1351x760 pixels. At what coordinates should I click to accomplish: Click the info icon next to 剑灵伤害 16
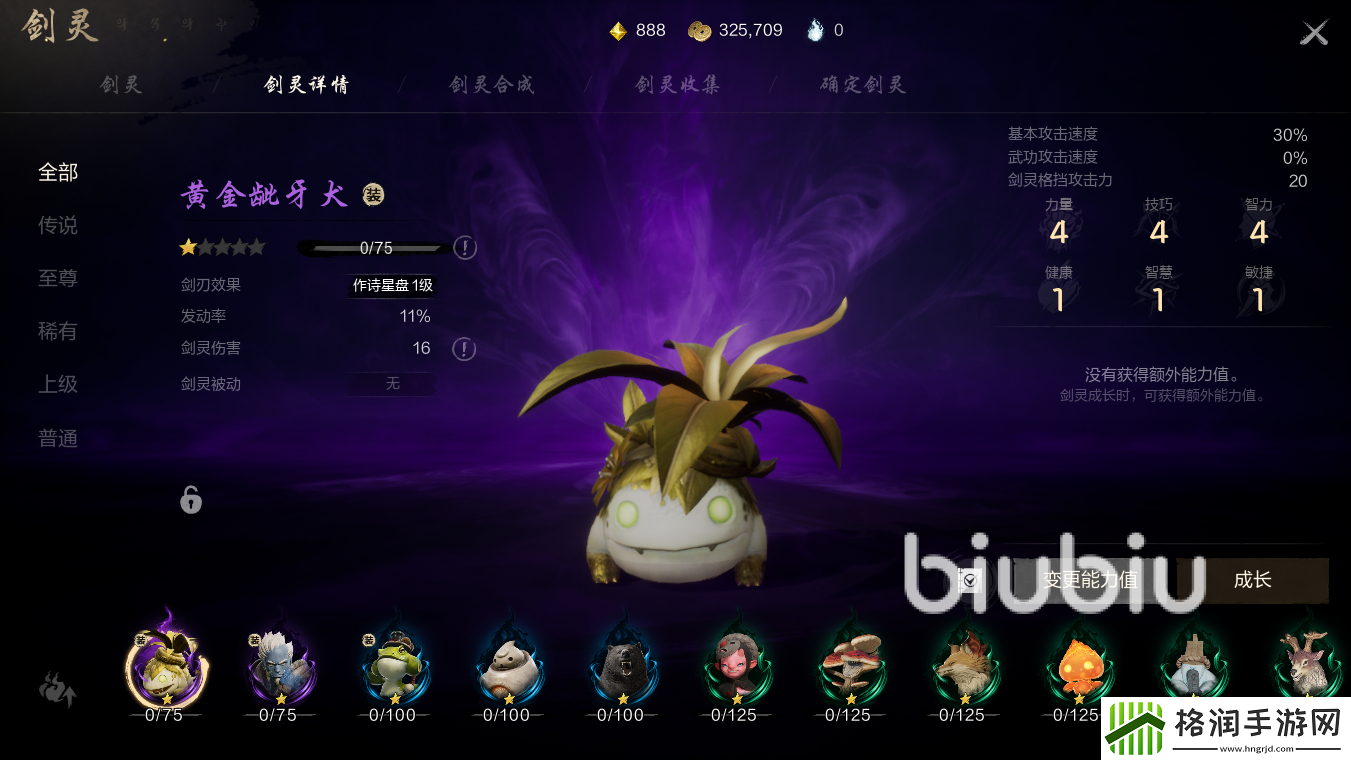coord(463,348)
